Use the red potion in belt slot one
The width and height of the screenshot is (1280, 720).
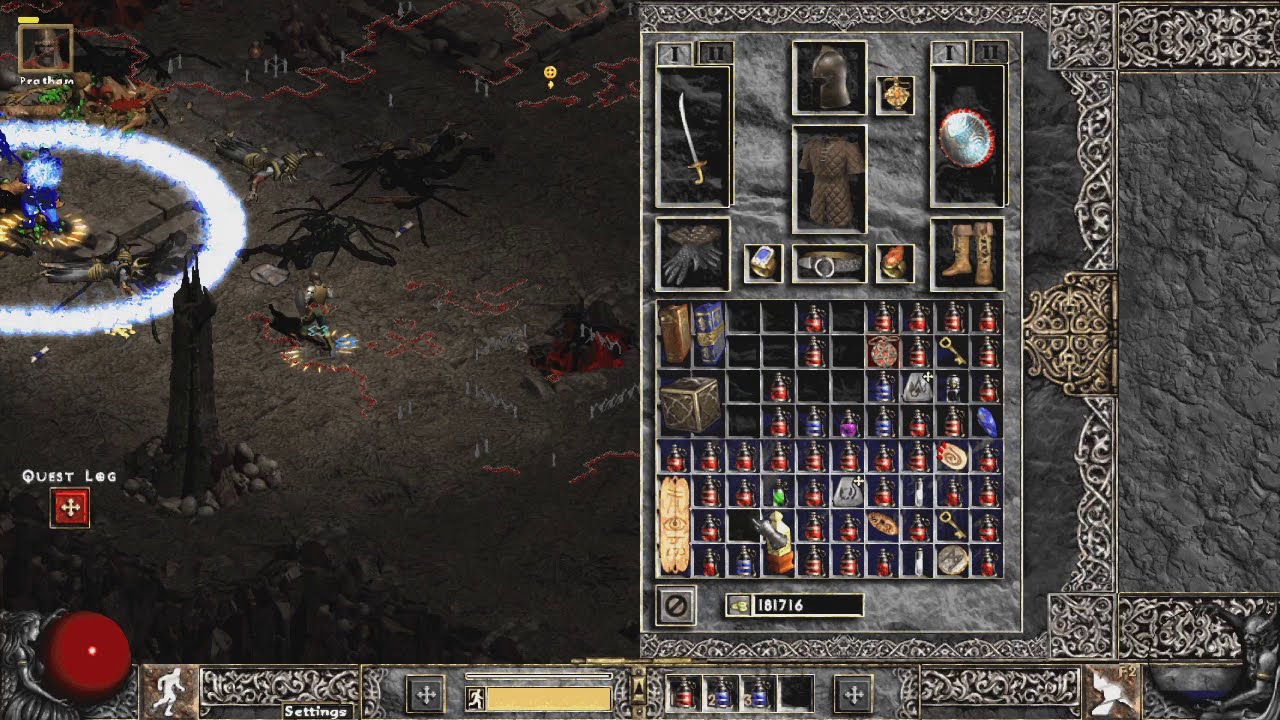tap(684, 693)
